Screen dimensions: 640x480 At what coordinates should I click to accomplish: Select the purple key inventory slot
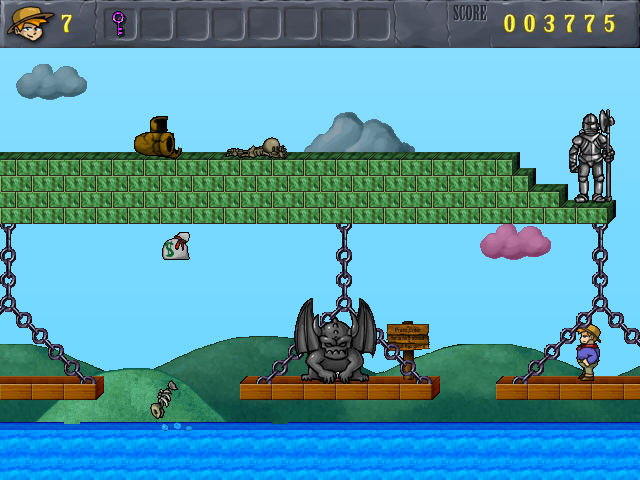click(x=119, y=23)
